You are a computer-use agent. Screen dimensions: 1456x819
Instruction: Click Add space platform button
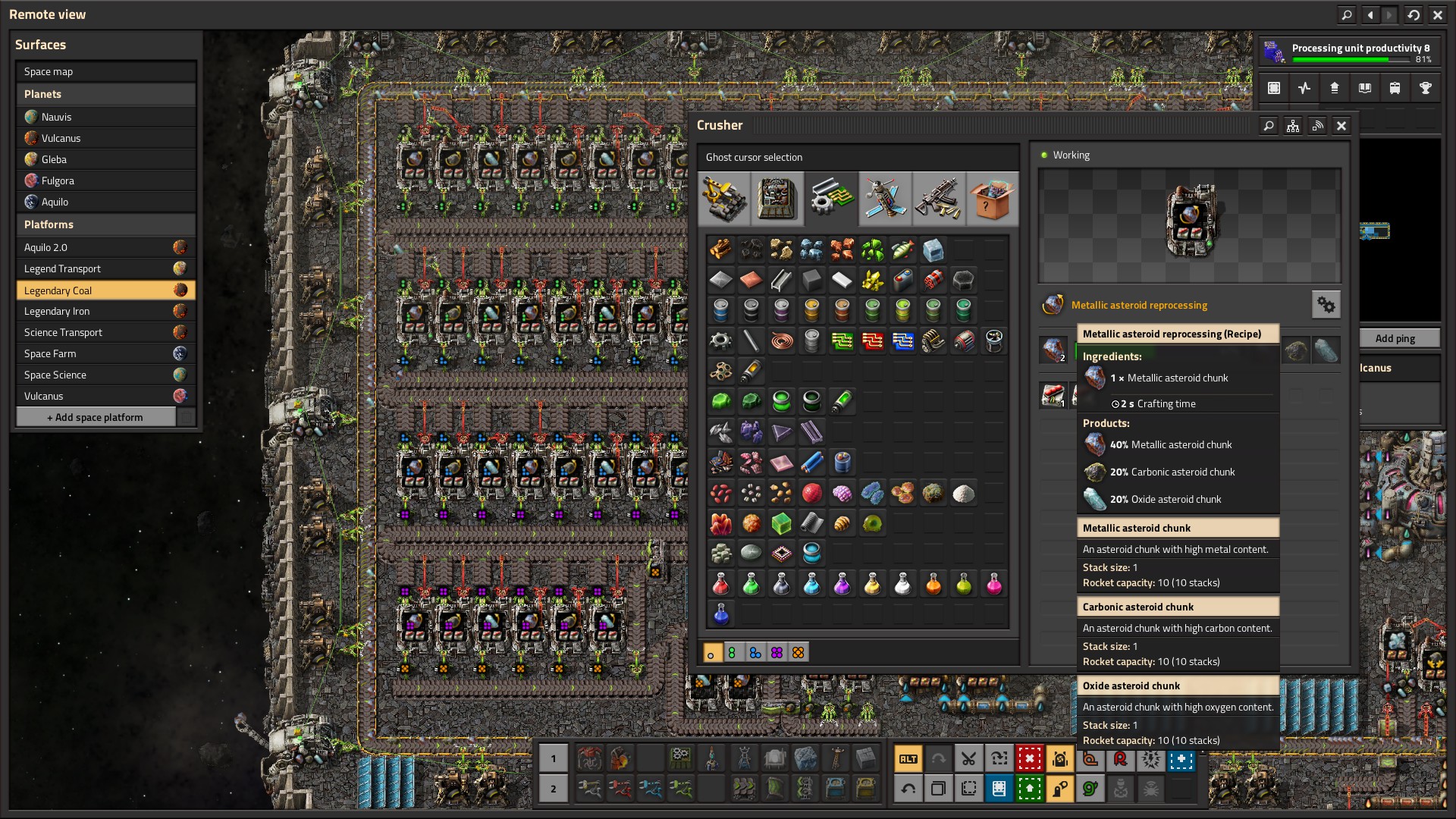click(x=96, y=417)
